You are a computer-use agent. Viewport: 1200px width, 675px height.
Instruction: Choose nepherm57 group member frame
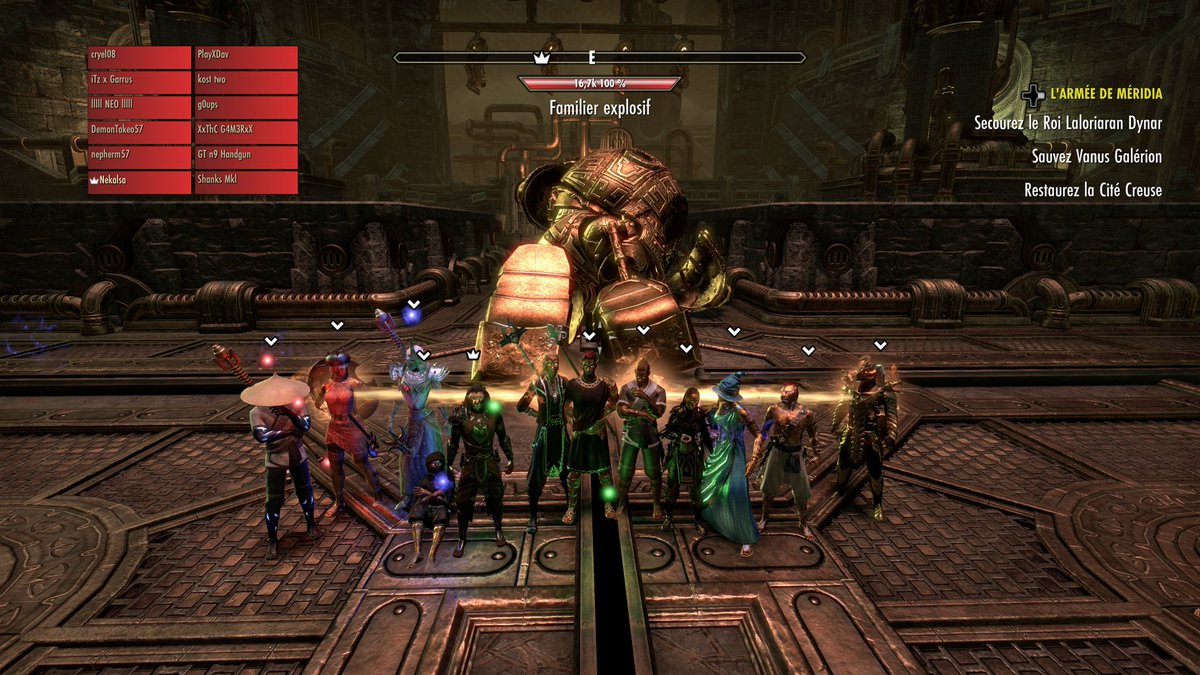pyautogui.click(x=139, y=157)
